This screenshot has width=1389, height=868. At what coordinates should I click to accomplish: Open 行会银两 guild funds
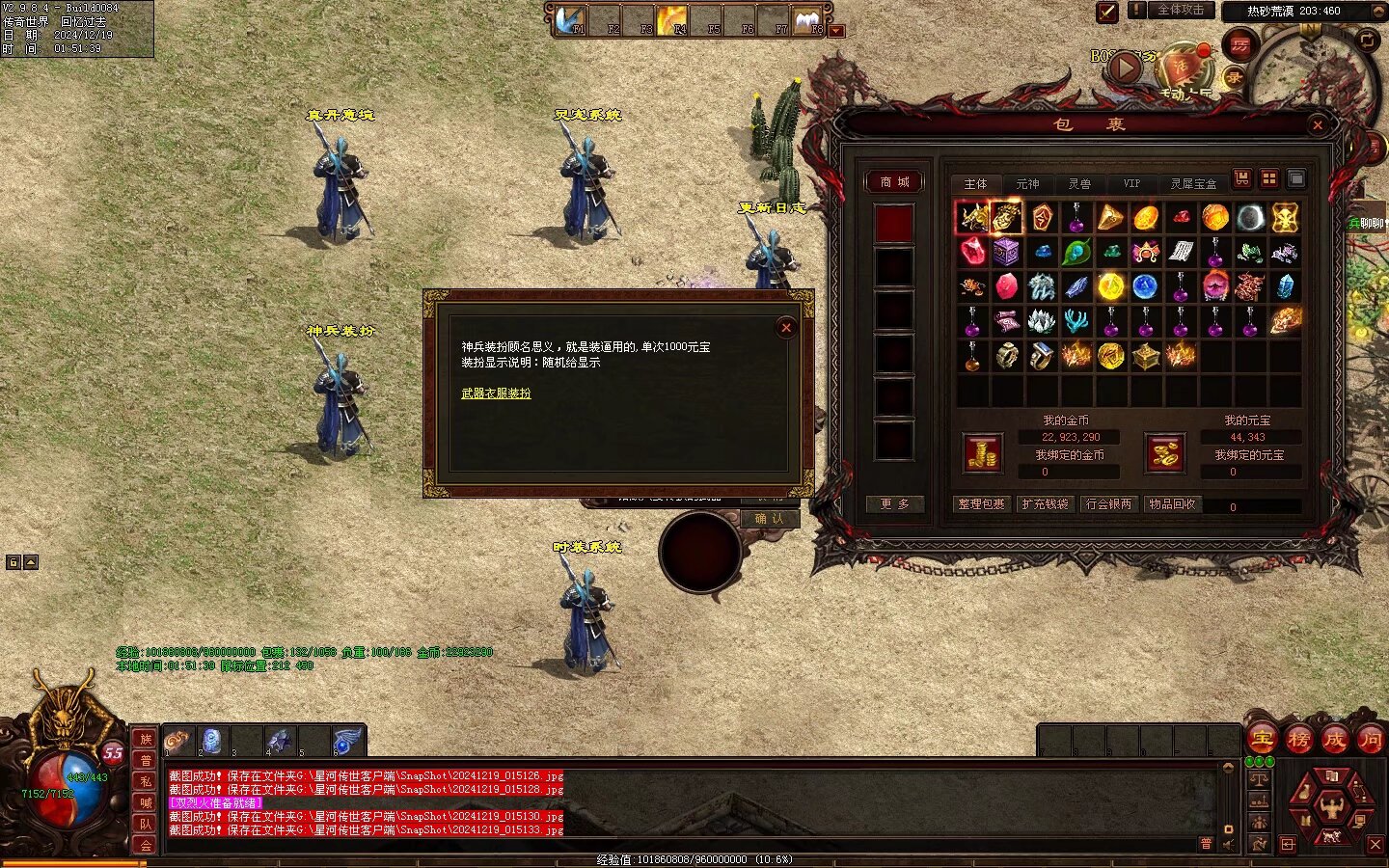click(x=1108, y=503)
